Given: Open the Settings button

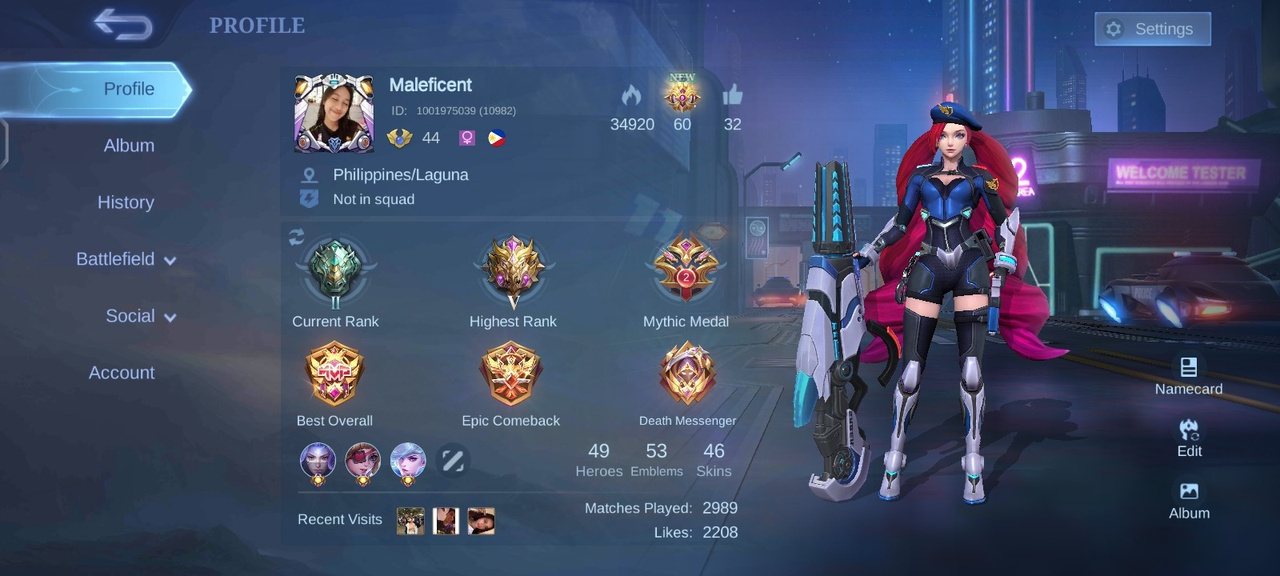Looking at the screenshot, I should click(1152, 29).
